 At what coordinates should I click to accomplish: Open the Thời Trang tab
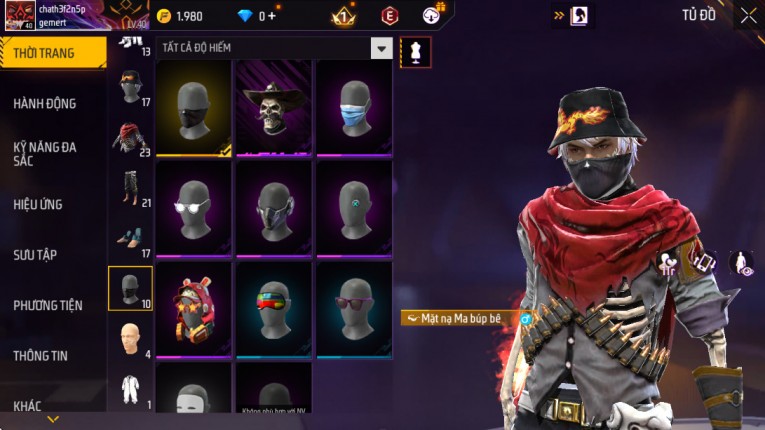52,53
